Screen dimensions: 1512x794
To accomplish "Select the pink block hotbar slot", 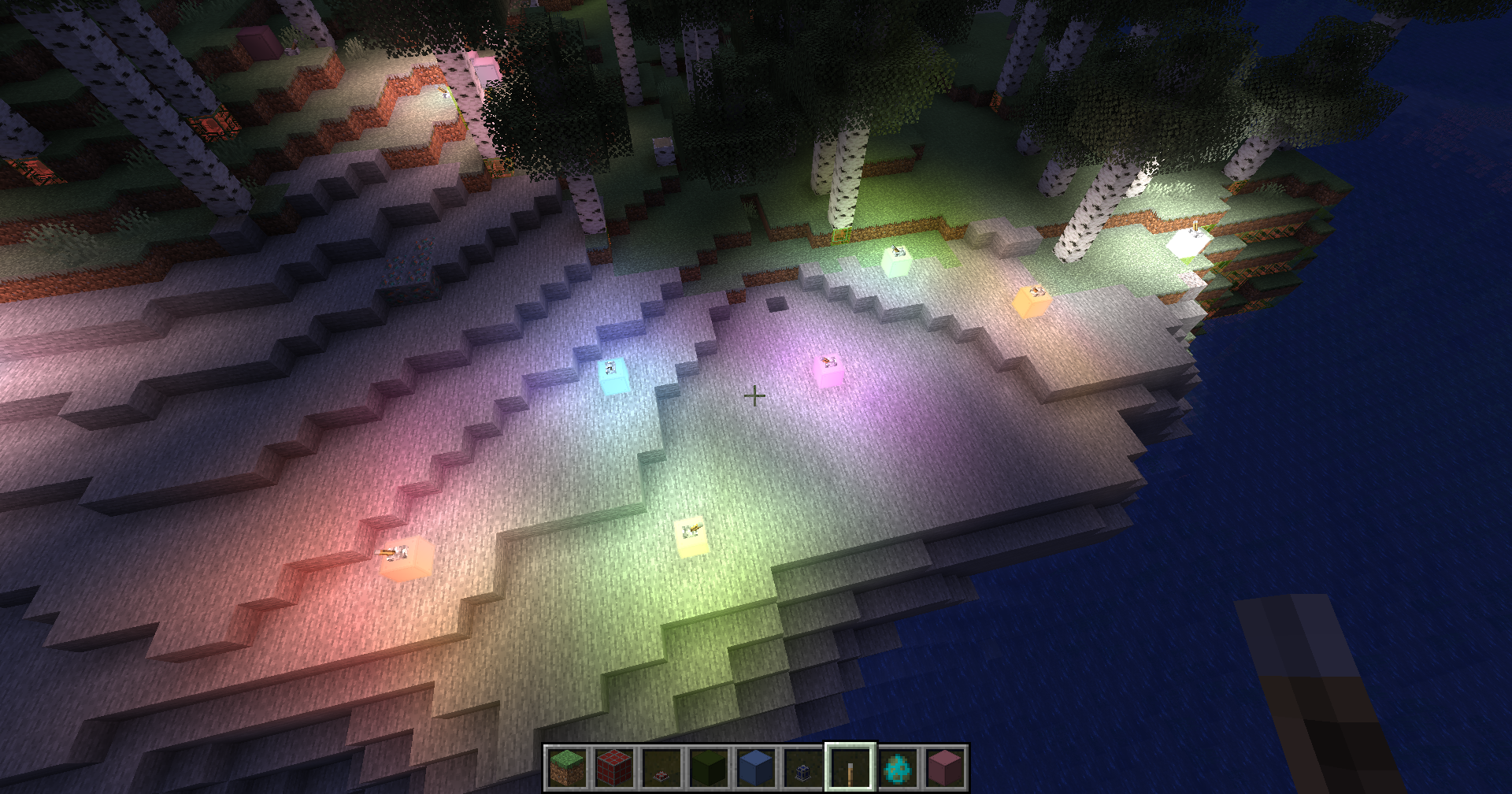I will [945, 767].
